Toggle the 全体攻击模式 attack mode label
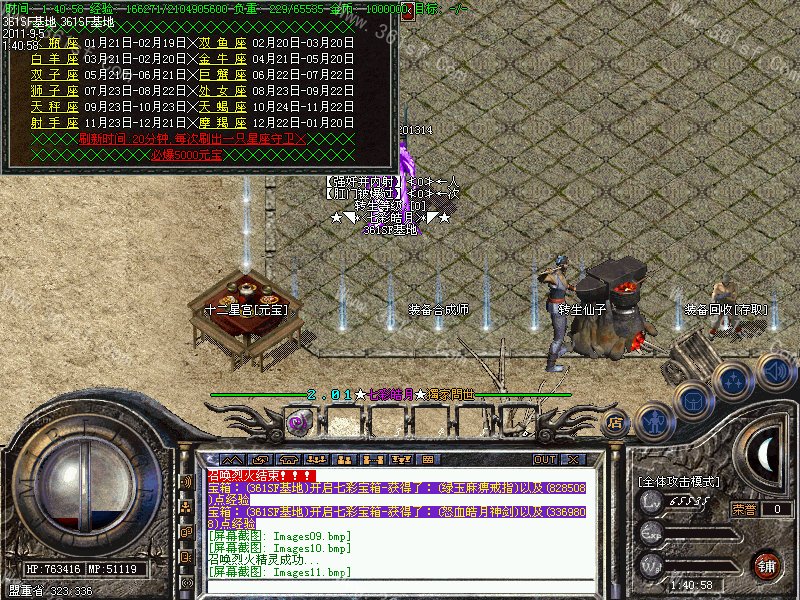The width and height of the screenshot is (800, 600). [679, 482]
